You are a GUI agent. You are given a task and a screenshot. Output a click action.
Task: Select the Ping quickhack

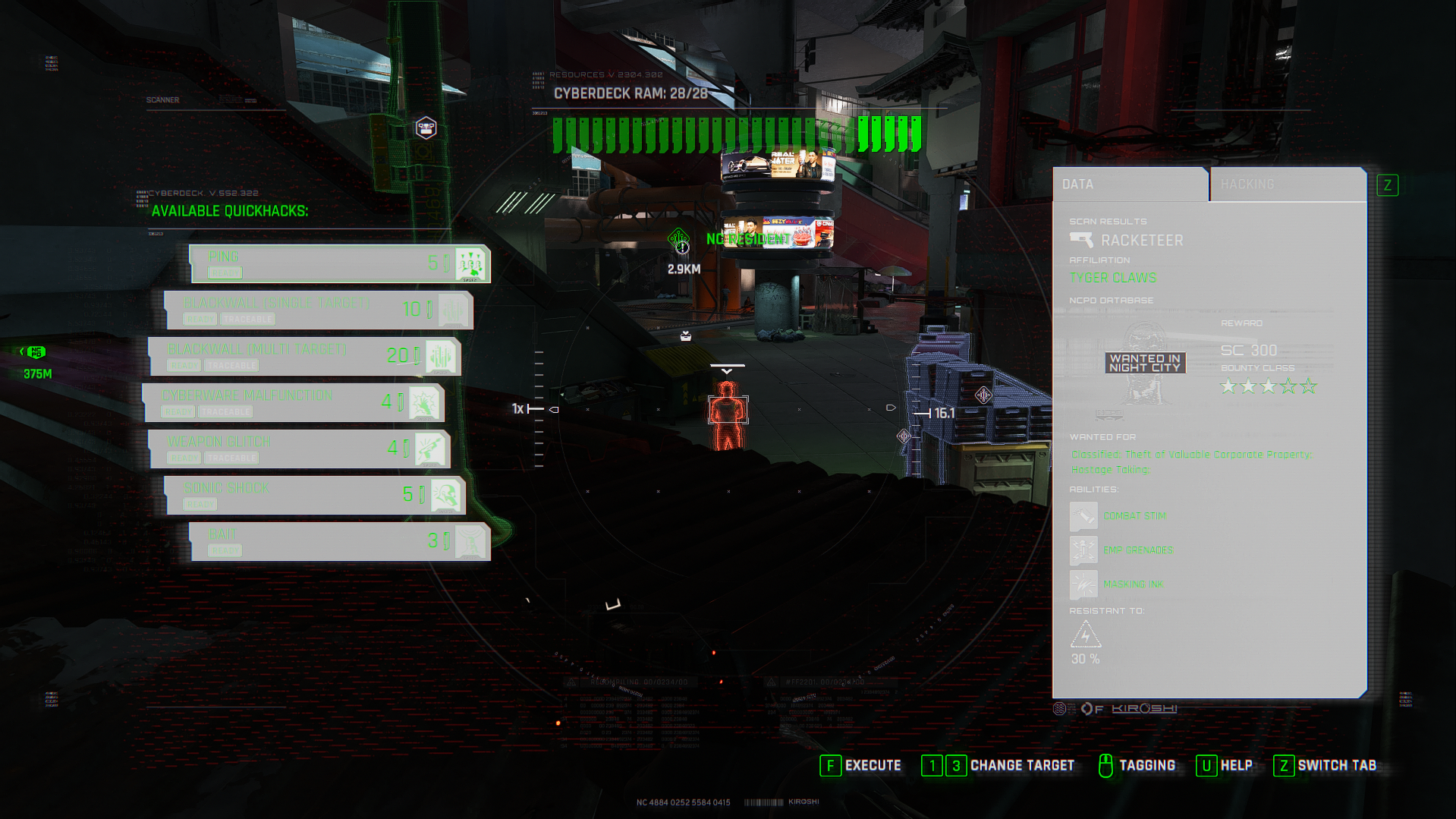click(339, 263)
